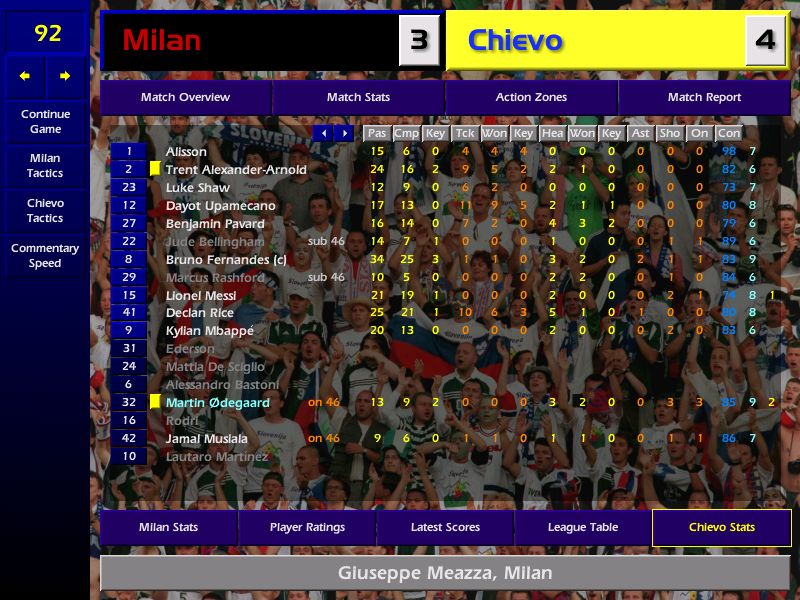Click the stats column right scroll arrow
Image resolution: width=800 pixels, height=600 pixels.
[344, 133]
